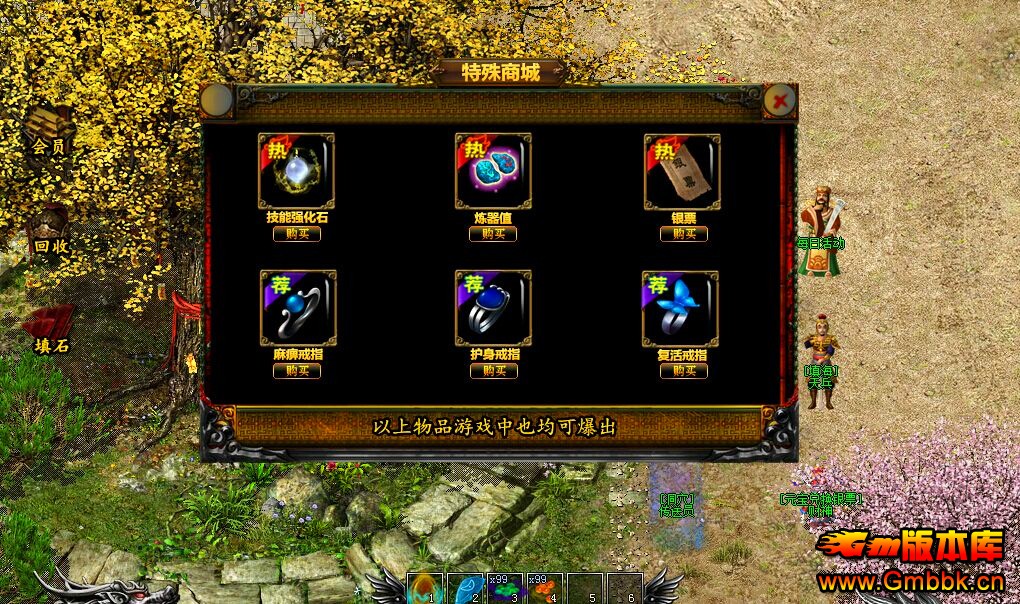Choose the 银票 paper note icon

click(682, 171)
